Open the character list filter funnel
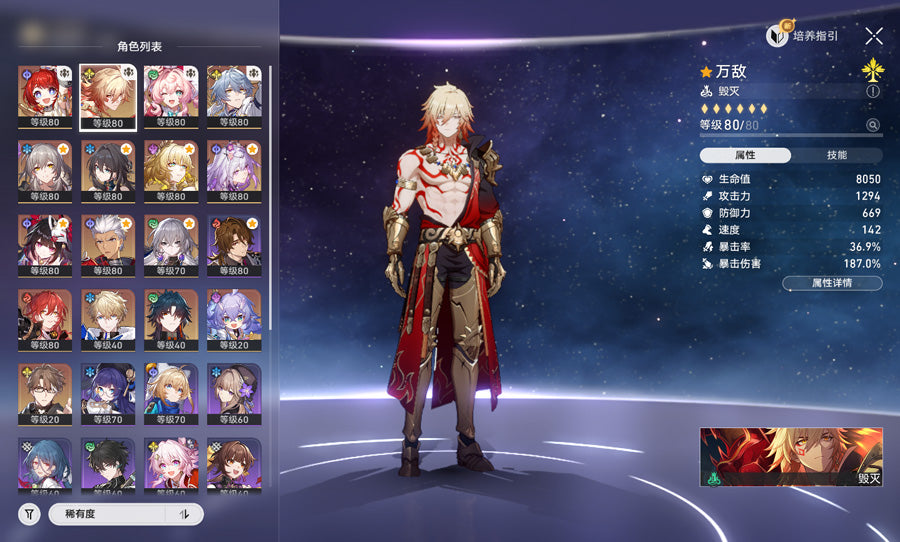 pyautogui.click(x=30, y=514)
